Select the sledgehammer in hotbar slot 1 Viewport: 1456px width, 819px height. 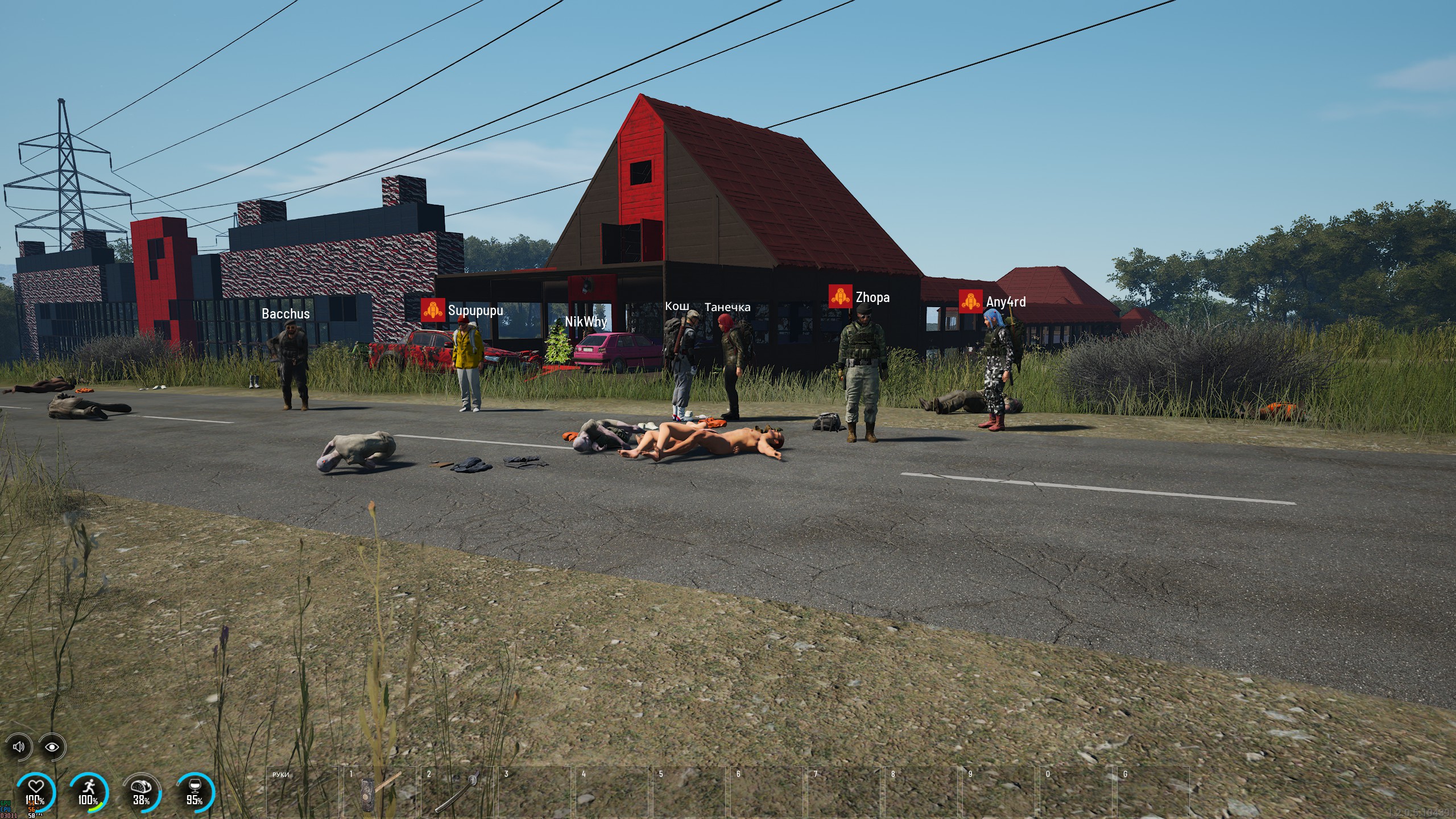pos(379,792)
